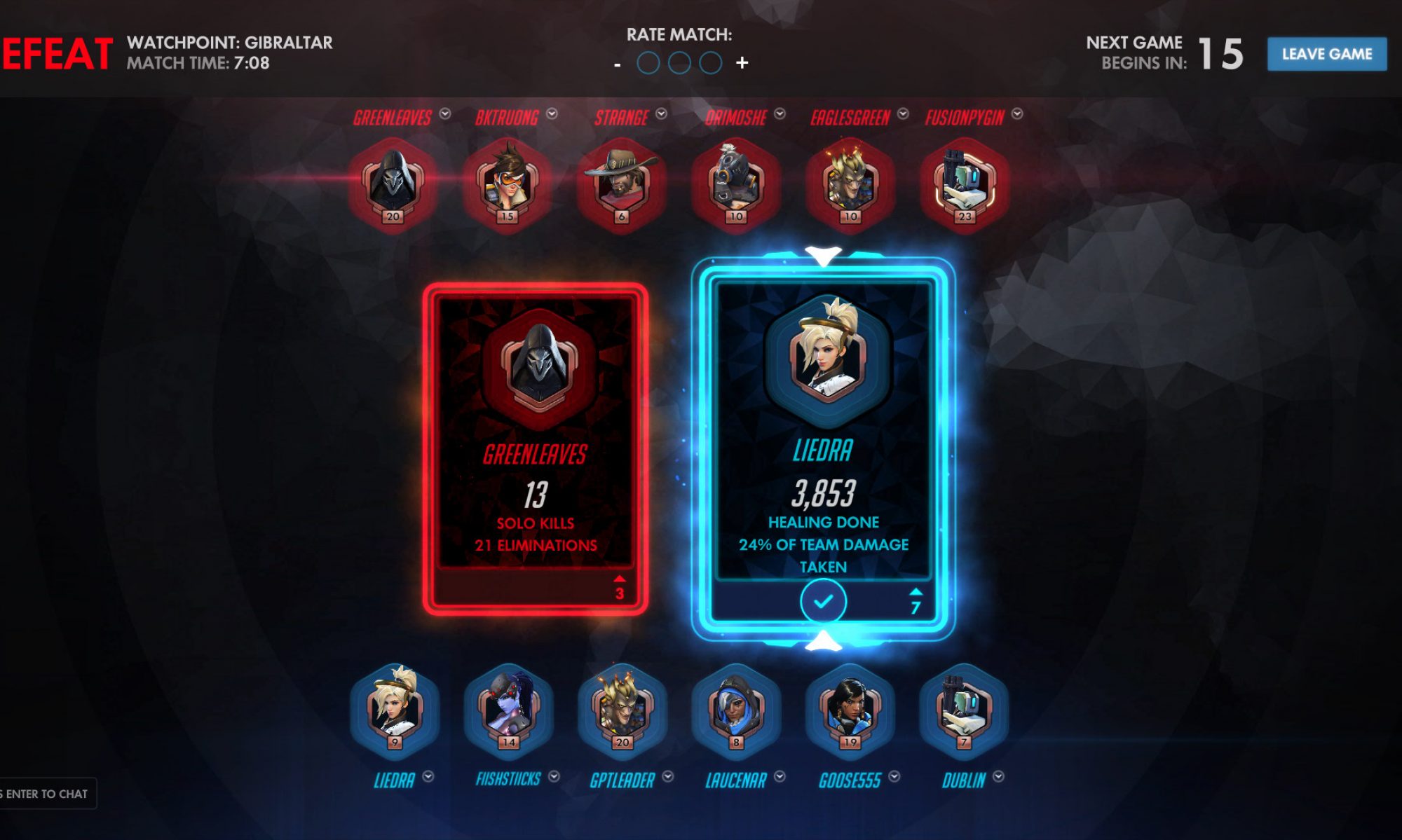Open the dropdown beside GOOSE555's name
Viewport: 1402px width, 840px height.
coord(894,776)
